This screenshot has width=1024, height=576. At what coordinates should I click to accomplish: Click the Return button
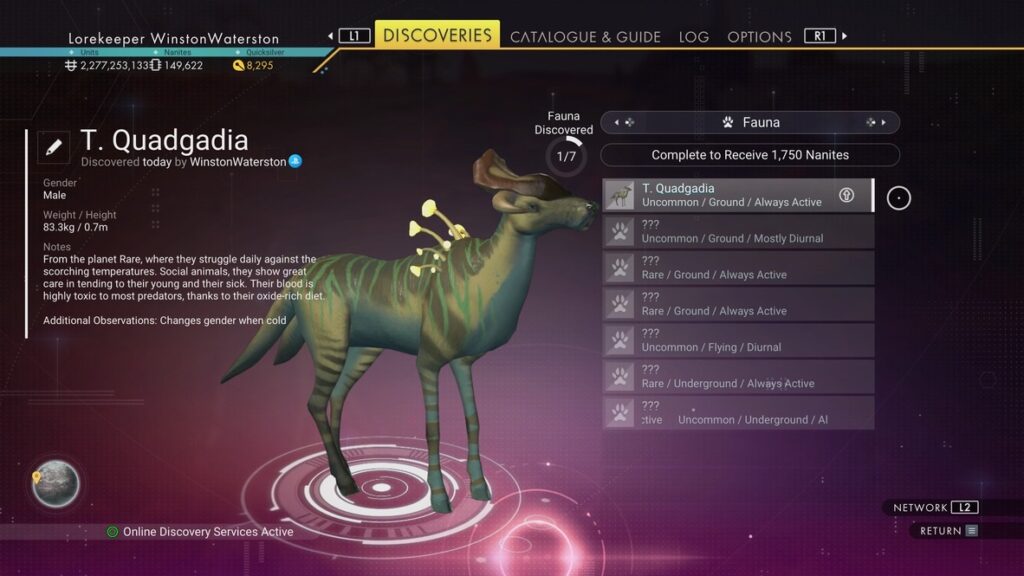click(x=948, y=531)
